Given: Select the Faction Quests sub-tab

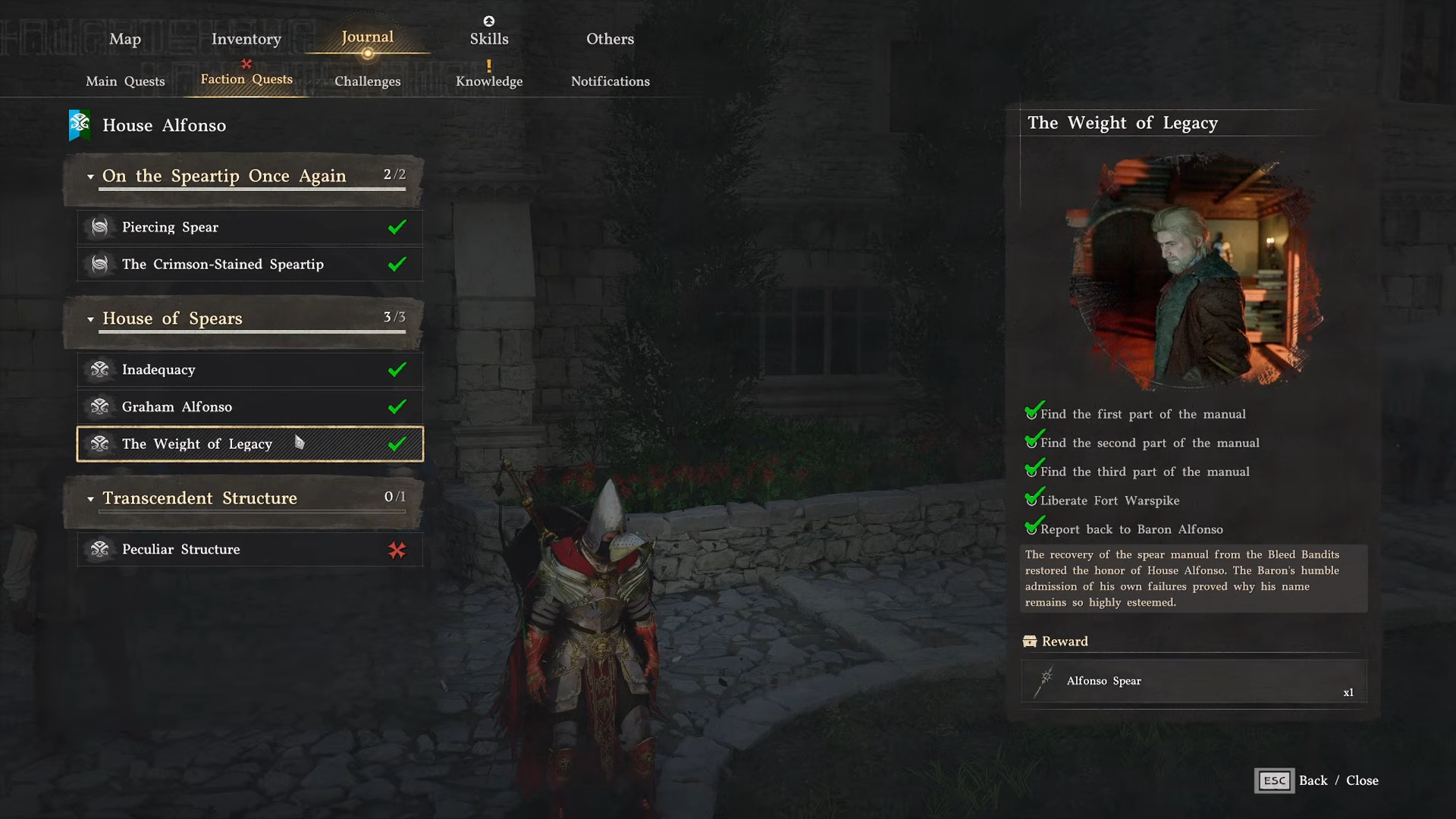Looking at the screenshot, I should (246, 80).
